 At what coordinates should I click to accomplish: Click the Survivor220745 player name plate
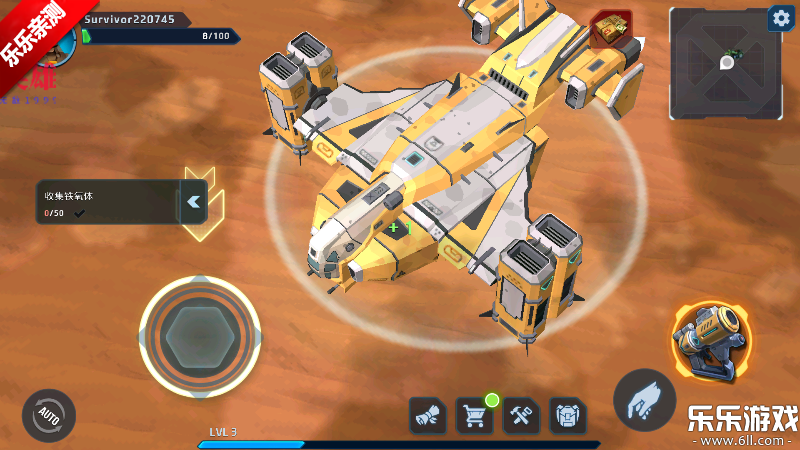[x=129, y=19]
